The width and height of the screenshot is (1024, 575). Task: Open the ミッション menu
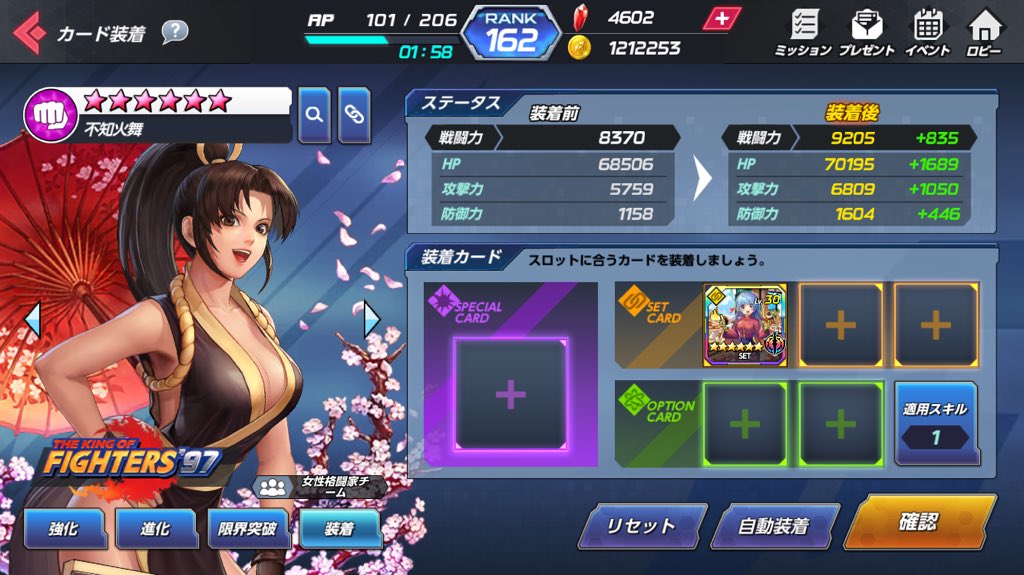click(803, 32)
